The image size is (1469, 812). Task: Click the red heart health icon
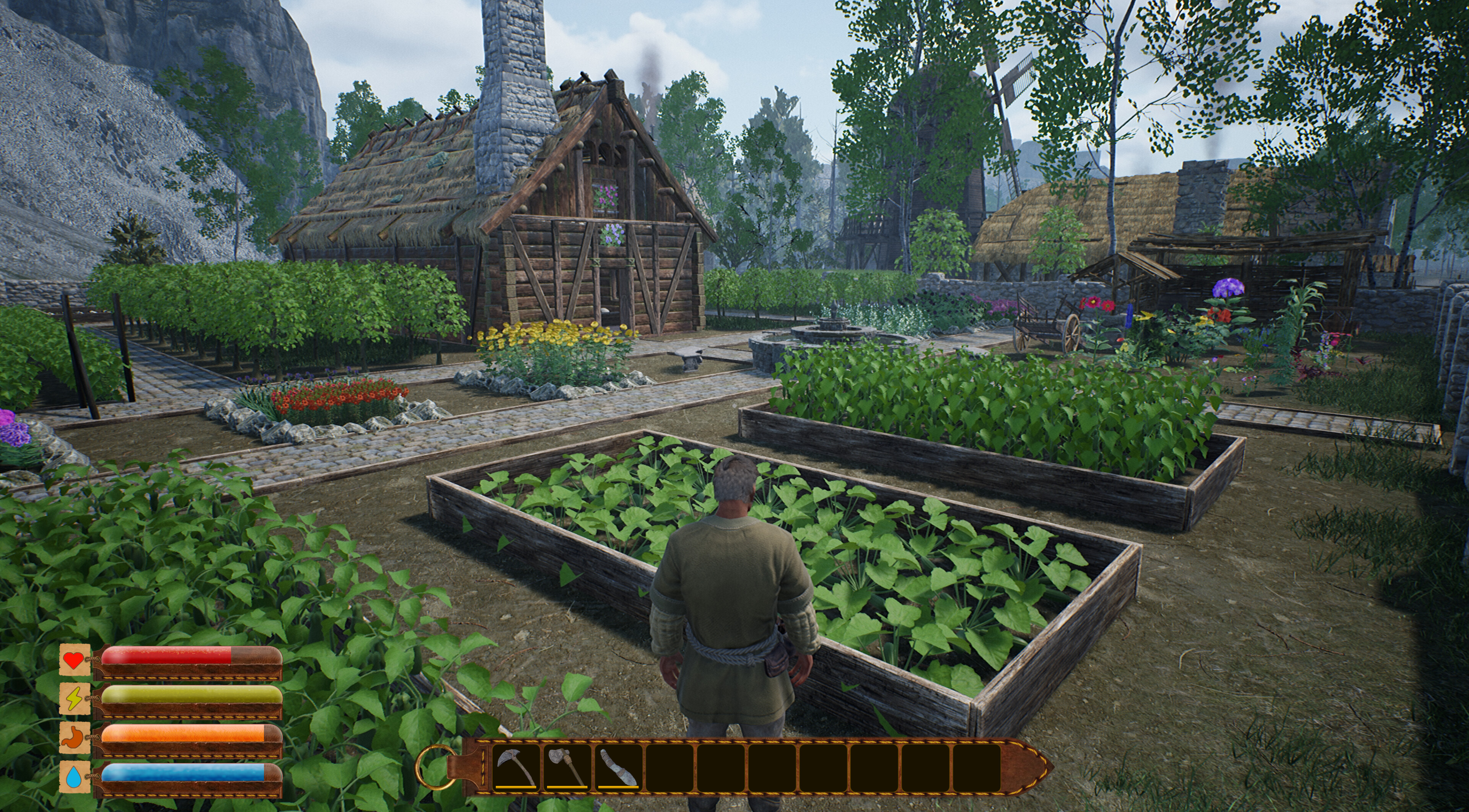[x=73, y=660]
